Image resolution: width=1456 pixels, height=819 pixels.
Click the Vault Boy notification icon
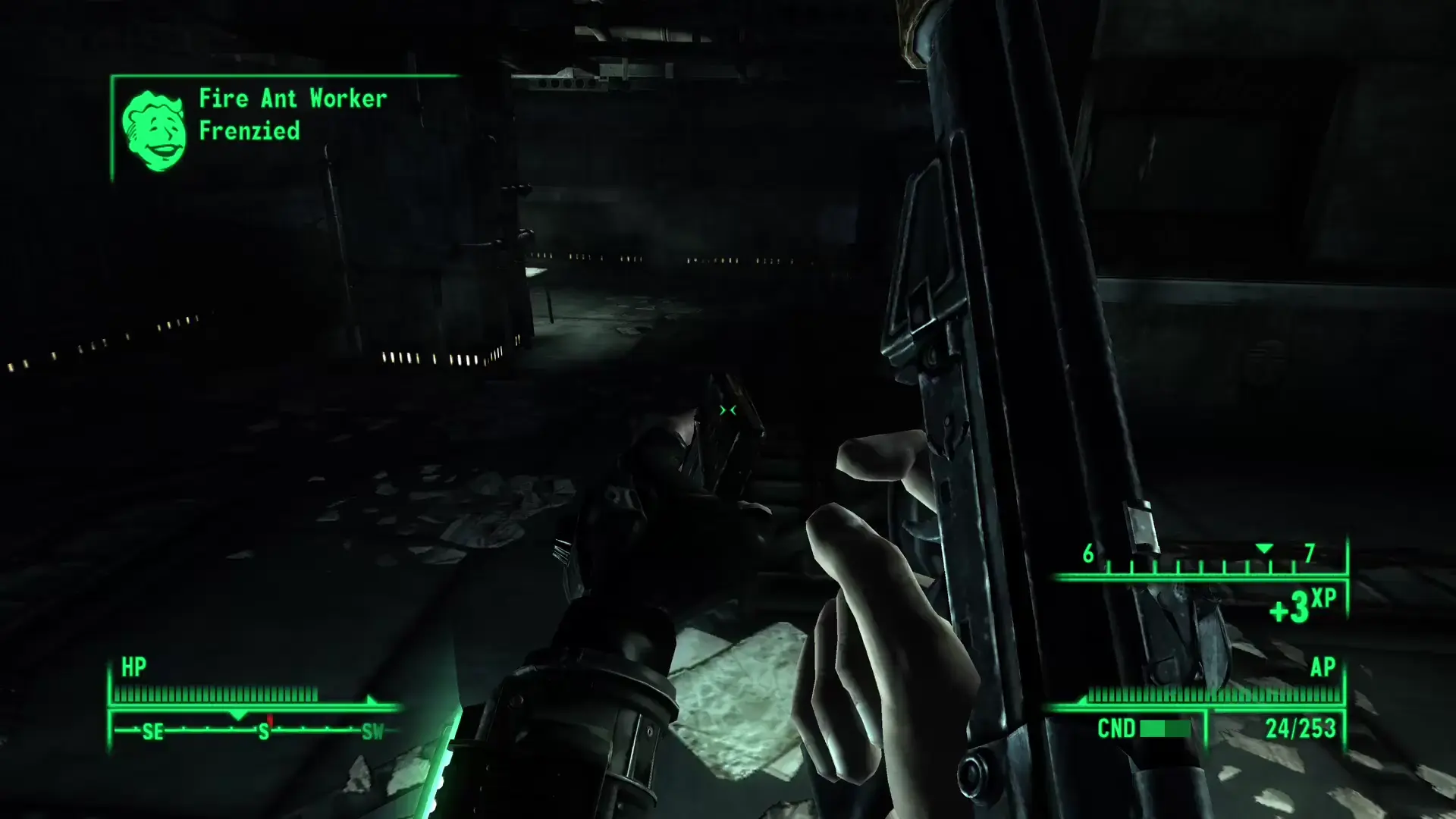(154, 130)
